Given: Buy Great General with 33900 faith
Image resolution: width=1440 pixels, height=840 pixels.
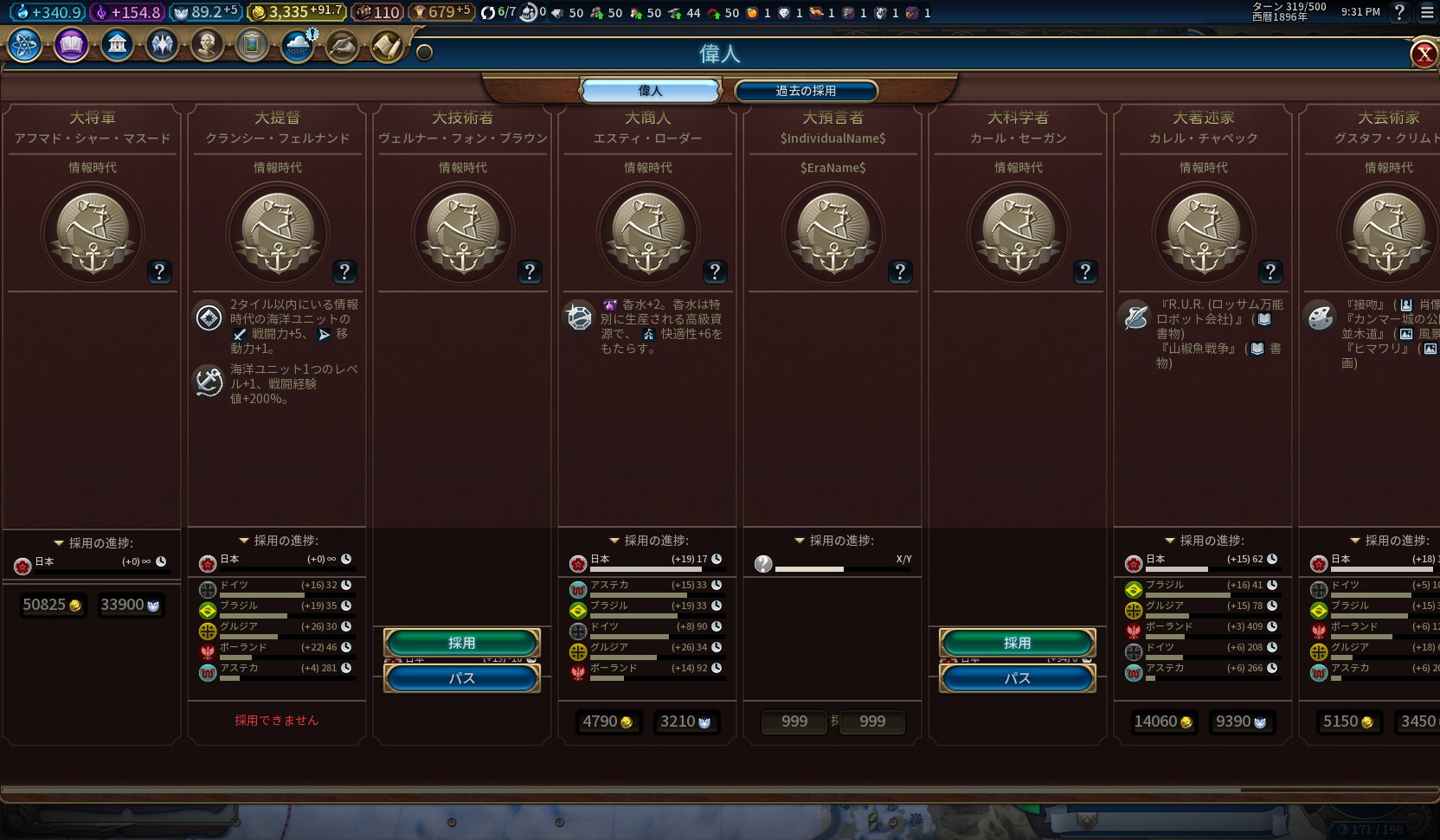Looking at the screenshot, I should click(x=130, y=605).
